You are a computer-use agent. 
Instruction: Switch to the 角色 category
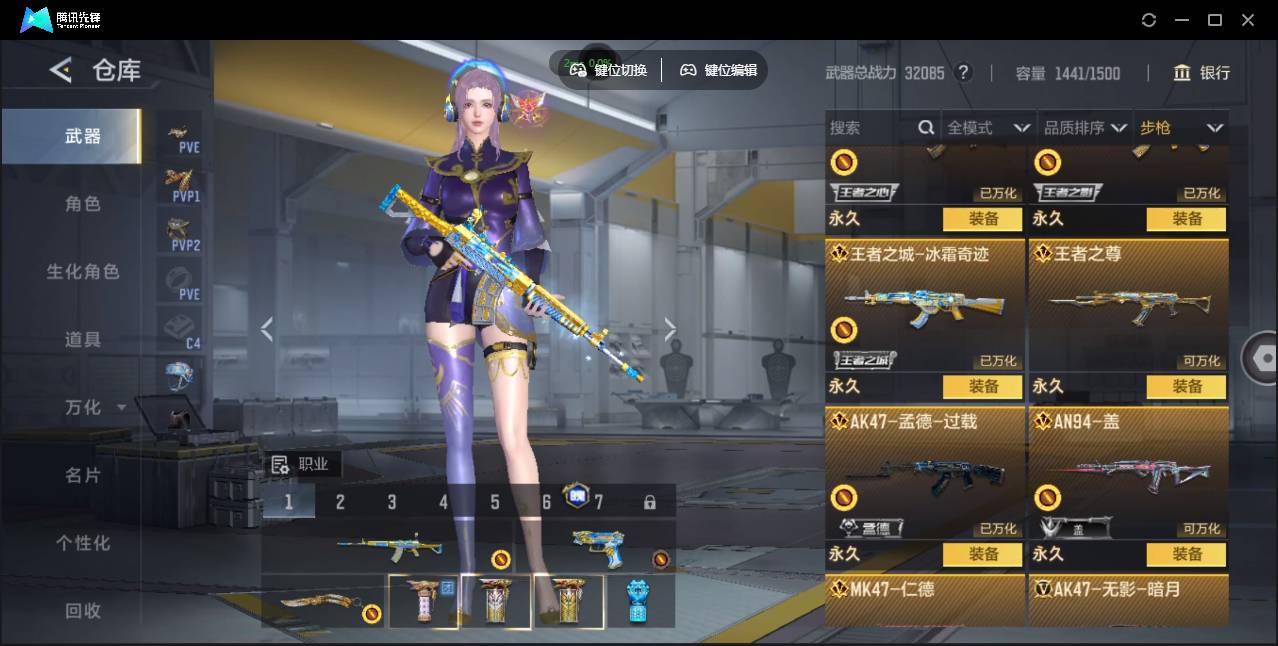pos(83,204)
